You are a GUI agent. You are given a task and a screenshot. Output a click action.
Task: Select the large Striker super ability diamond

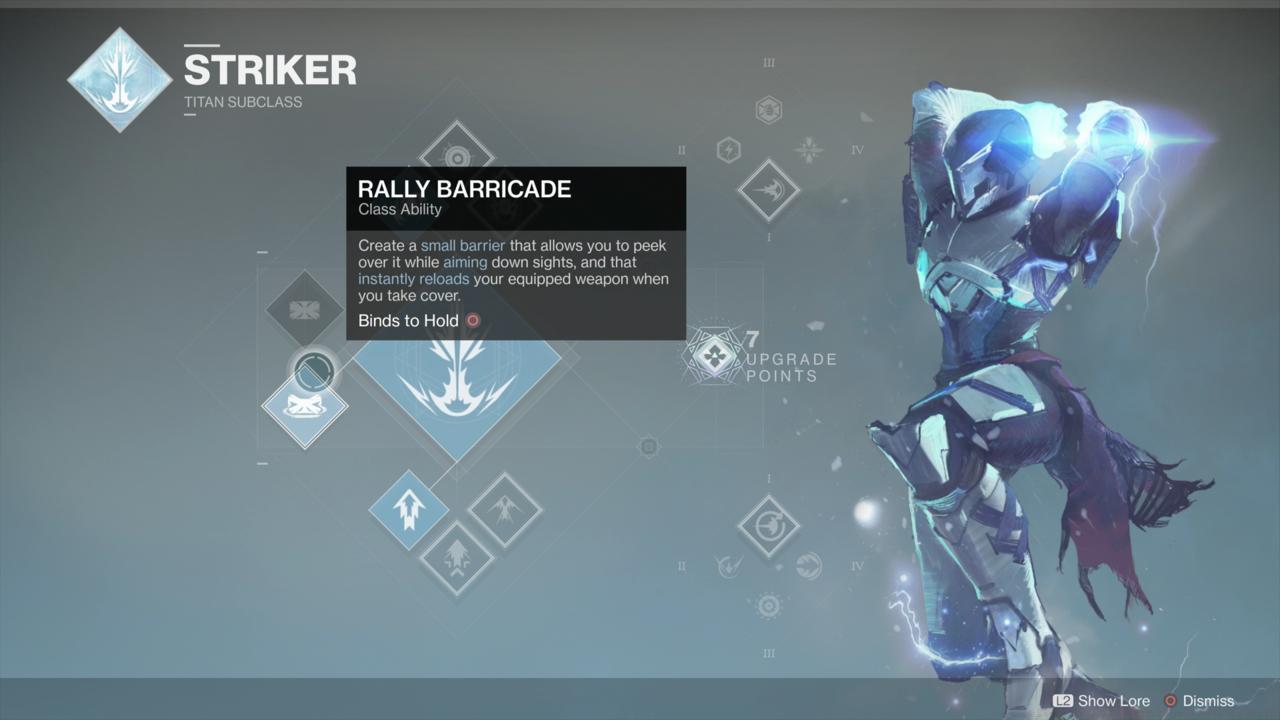[x=457, y=390]
